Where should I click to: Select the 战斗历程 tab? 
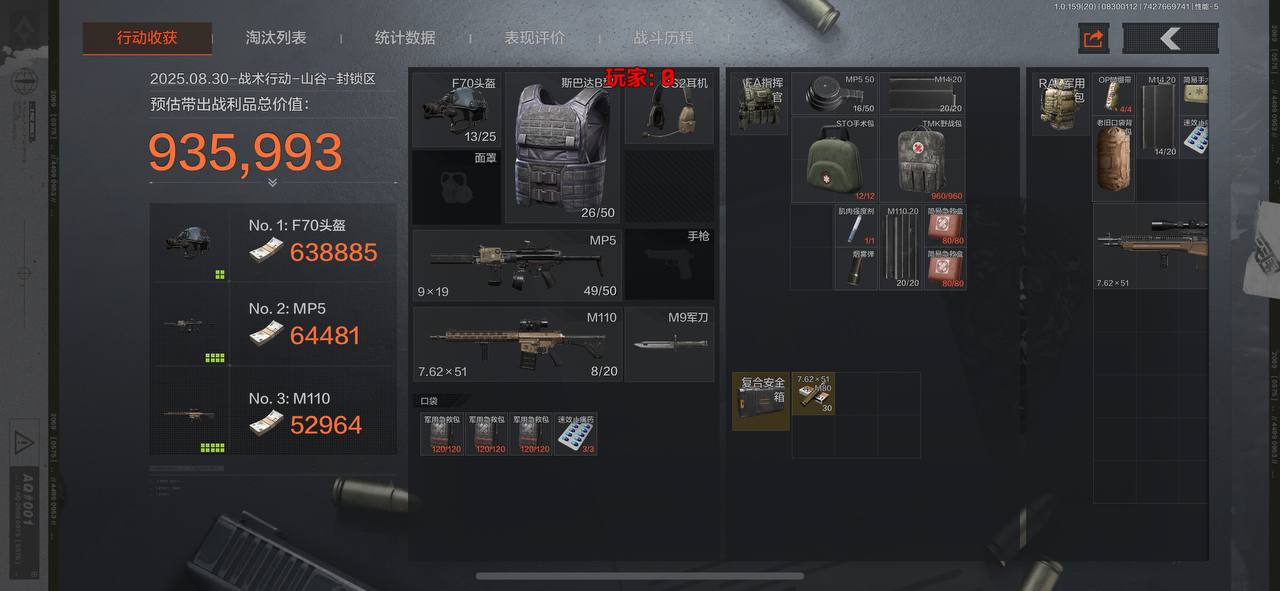click(x=663, y=38)
